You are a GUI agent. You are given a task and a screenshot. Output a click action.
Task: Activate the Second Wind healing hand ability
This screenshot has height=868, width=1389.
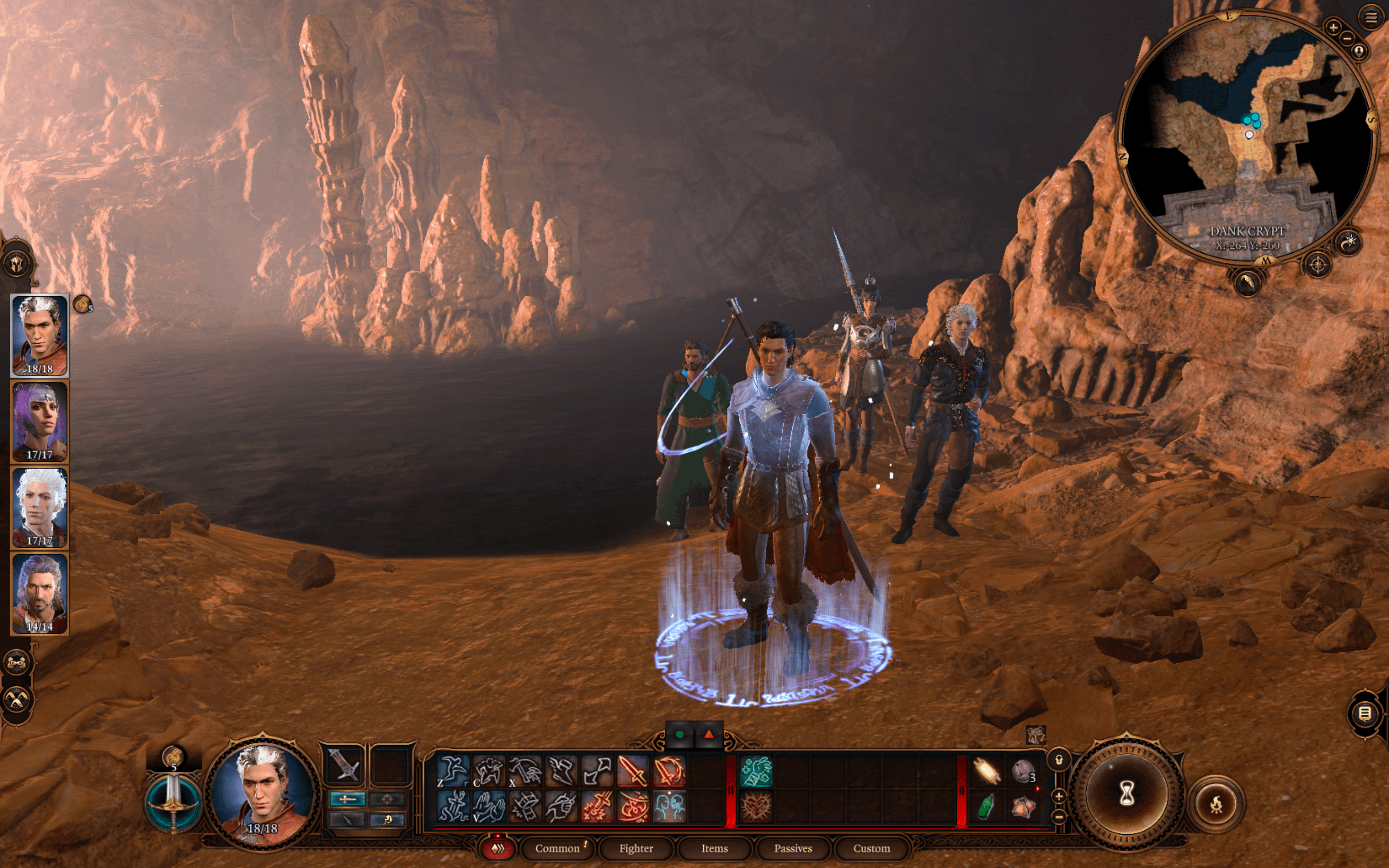tap(757, 771)
